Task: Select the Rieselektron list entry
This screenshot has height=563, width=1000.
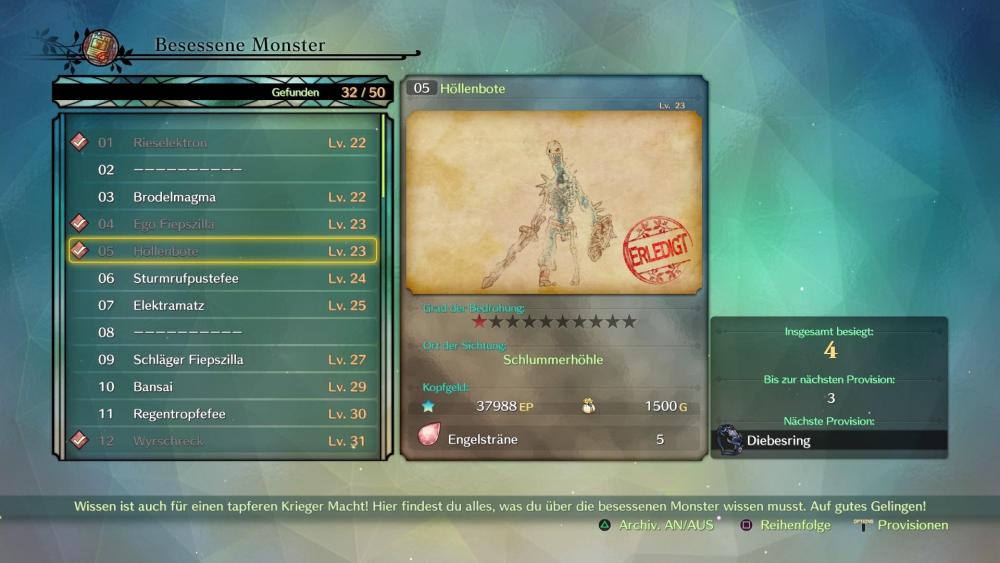Action: click(222, 143)
